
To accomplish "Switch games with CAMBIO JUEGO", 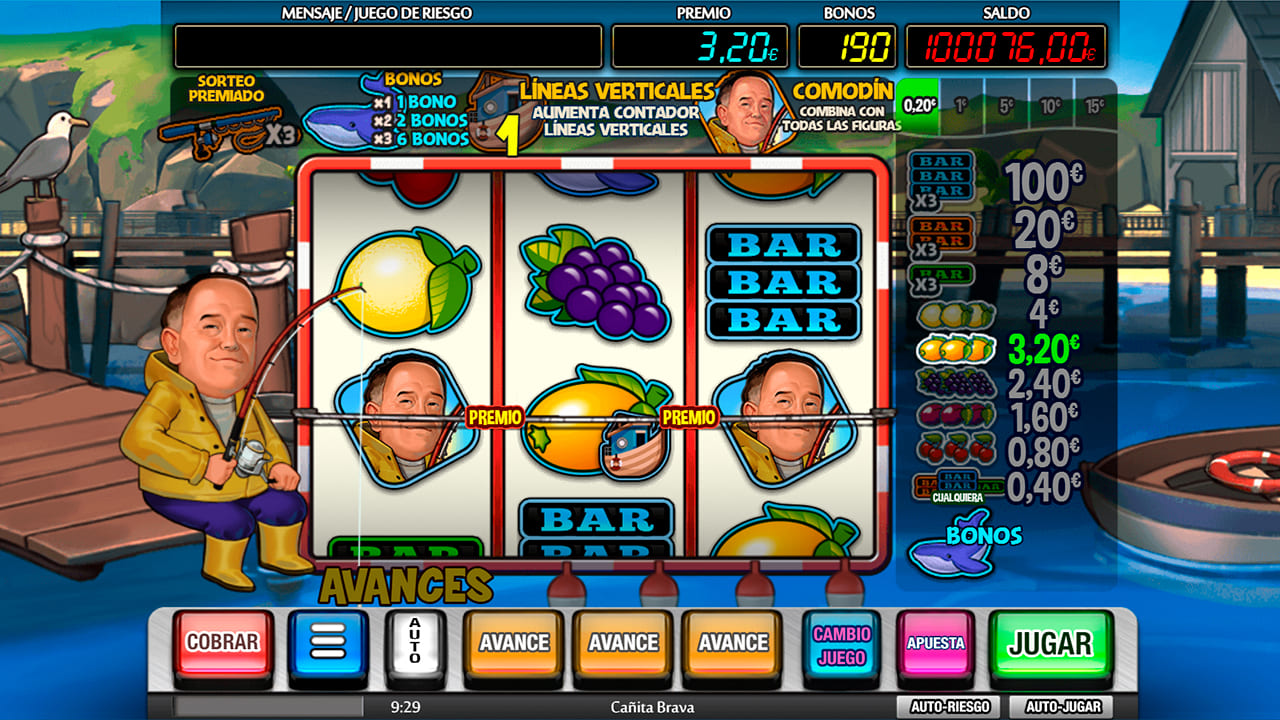I will 841,645.
